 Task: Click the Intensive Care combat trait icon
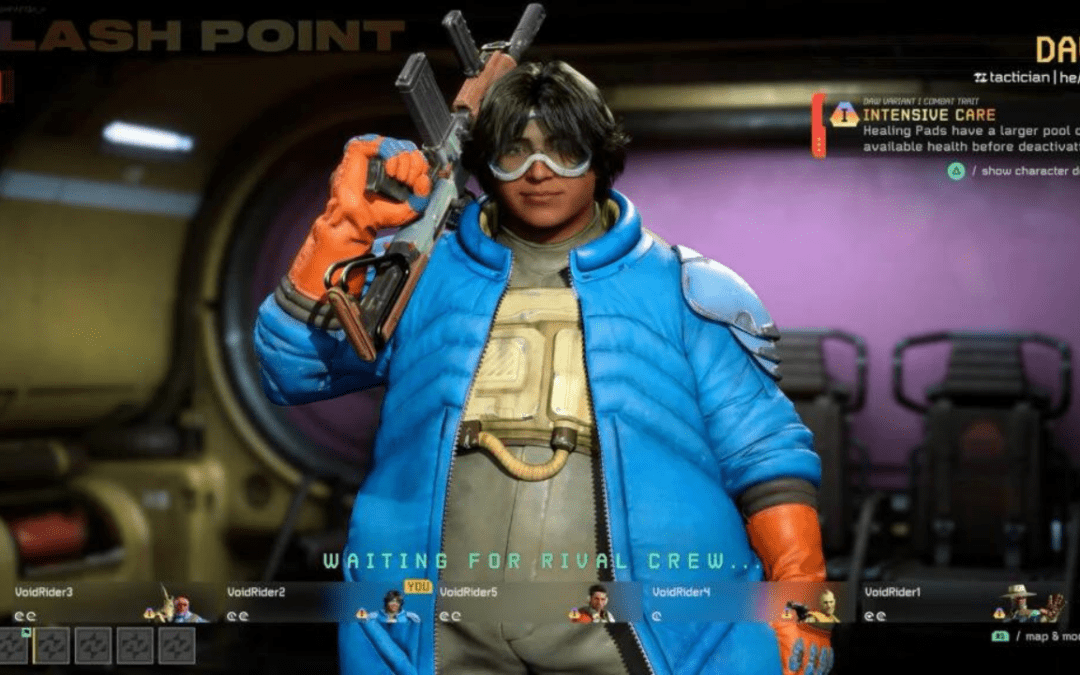844,115
